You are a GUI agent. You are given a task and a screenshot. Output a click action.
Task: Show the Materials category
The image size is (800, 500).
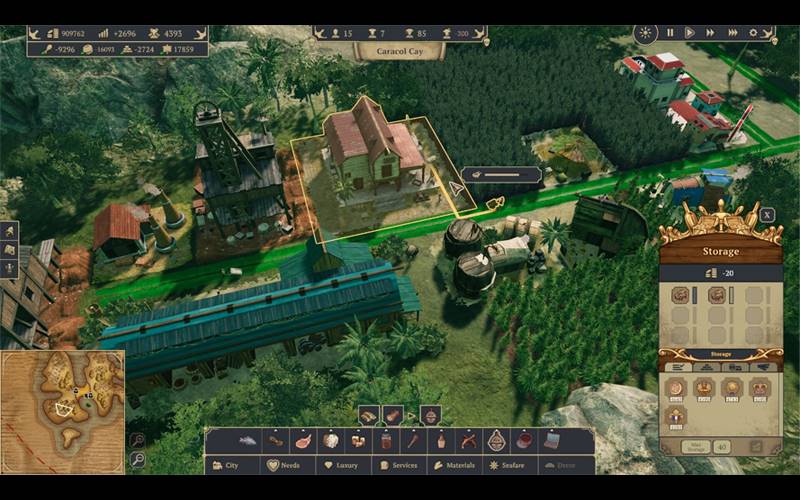pyautogui.click(x=455, y=465)
